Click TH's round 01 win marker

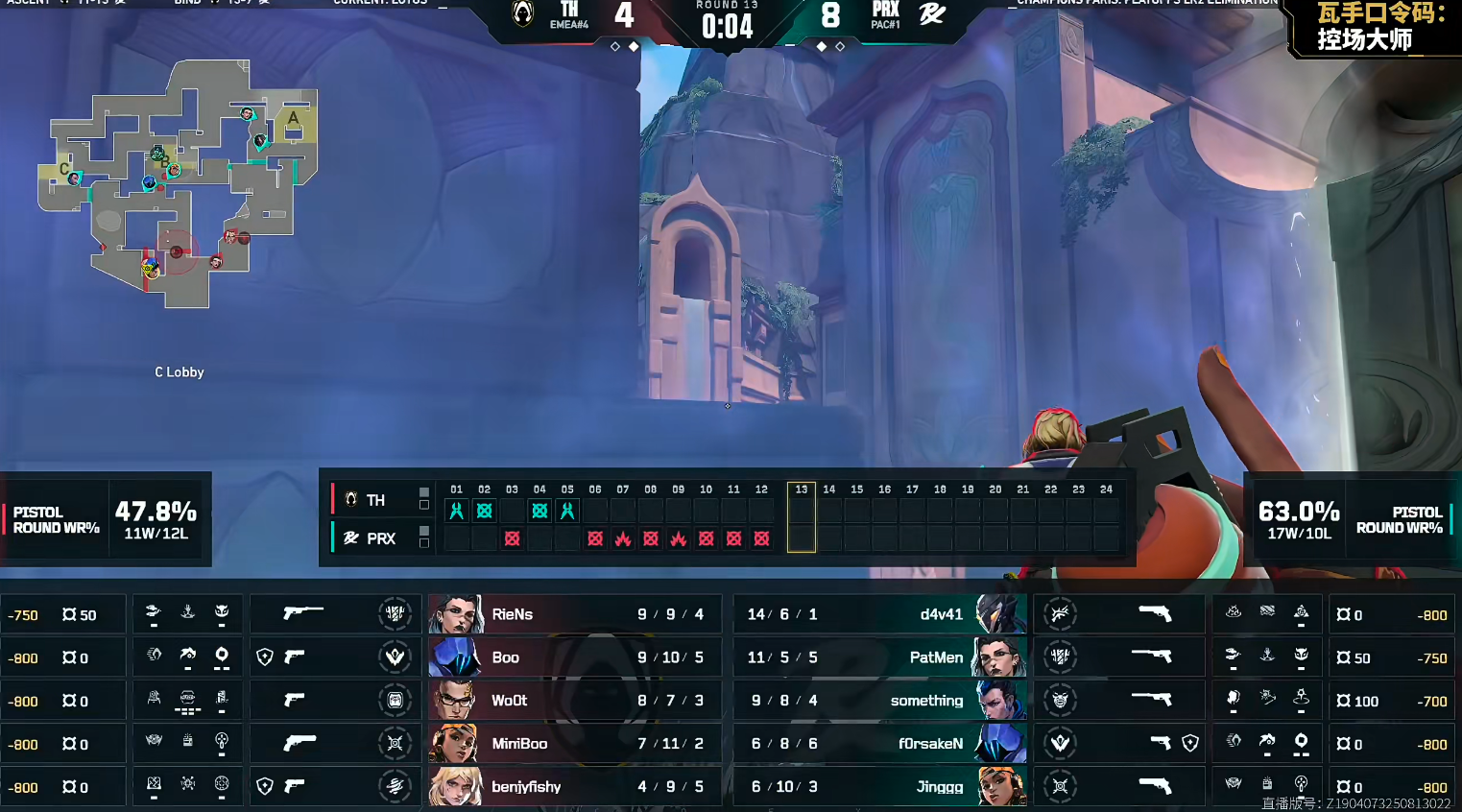point(457,511)
